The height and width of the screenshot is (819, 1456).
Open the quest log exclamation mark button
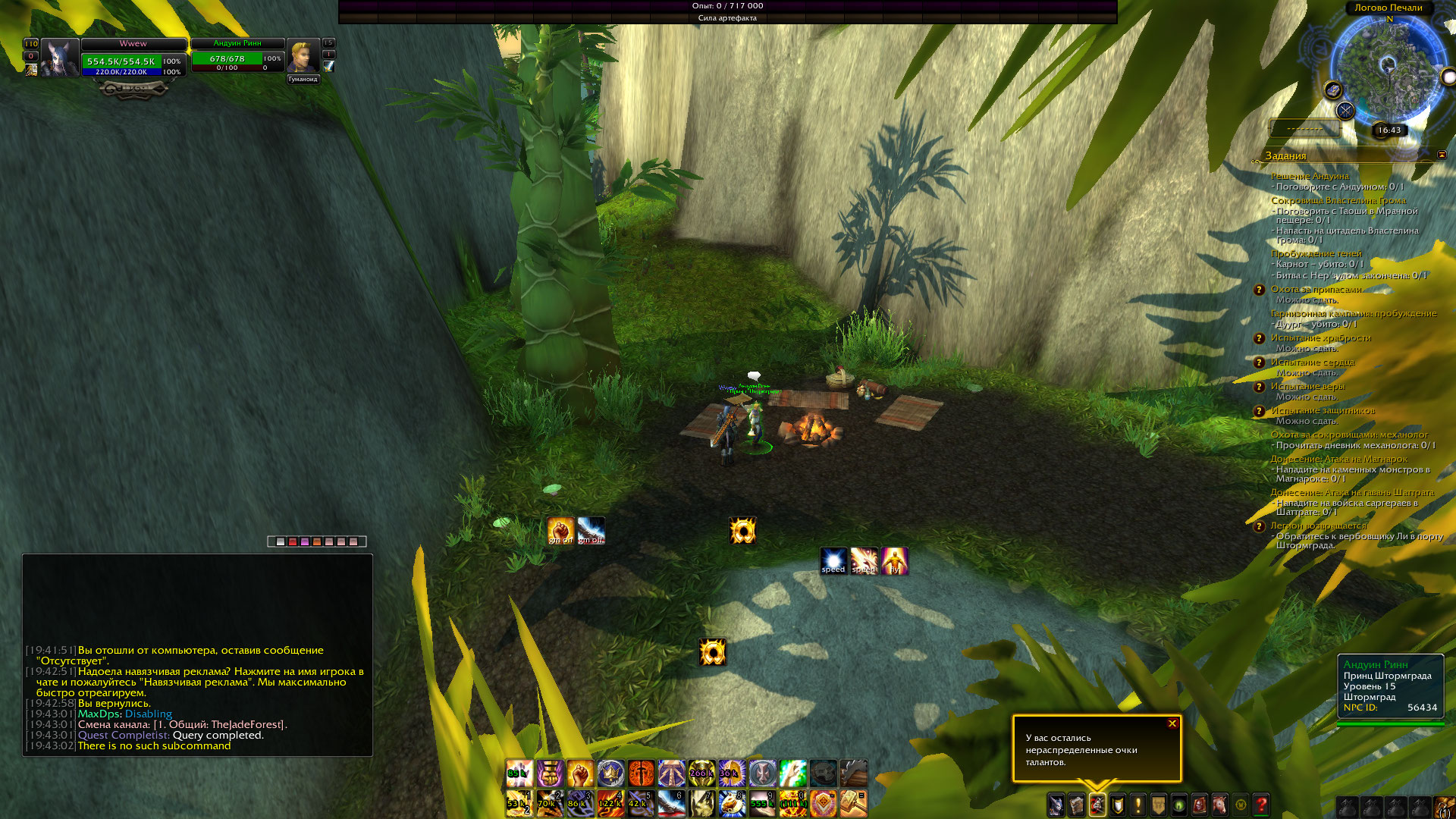pos(1137,805)
